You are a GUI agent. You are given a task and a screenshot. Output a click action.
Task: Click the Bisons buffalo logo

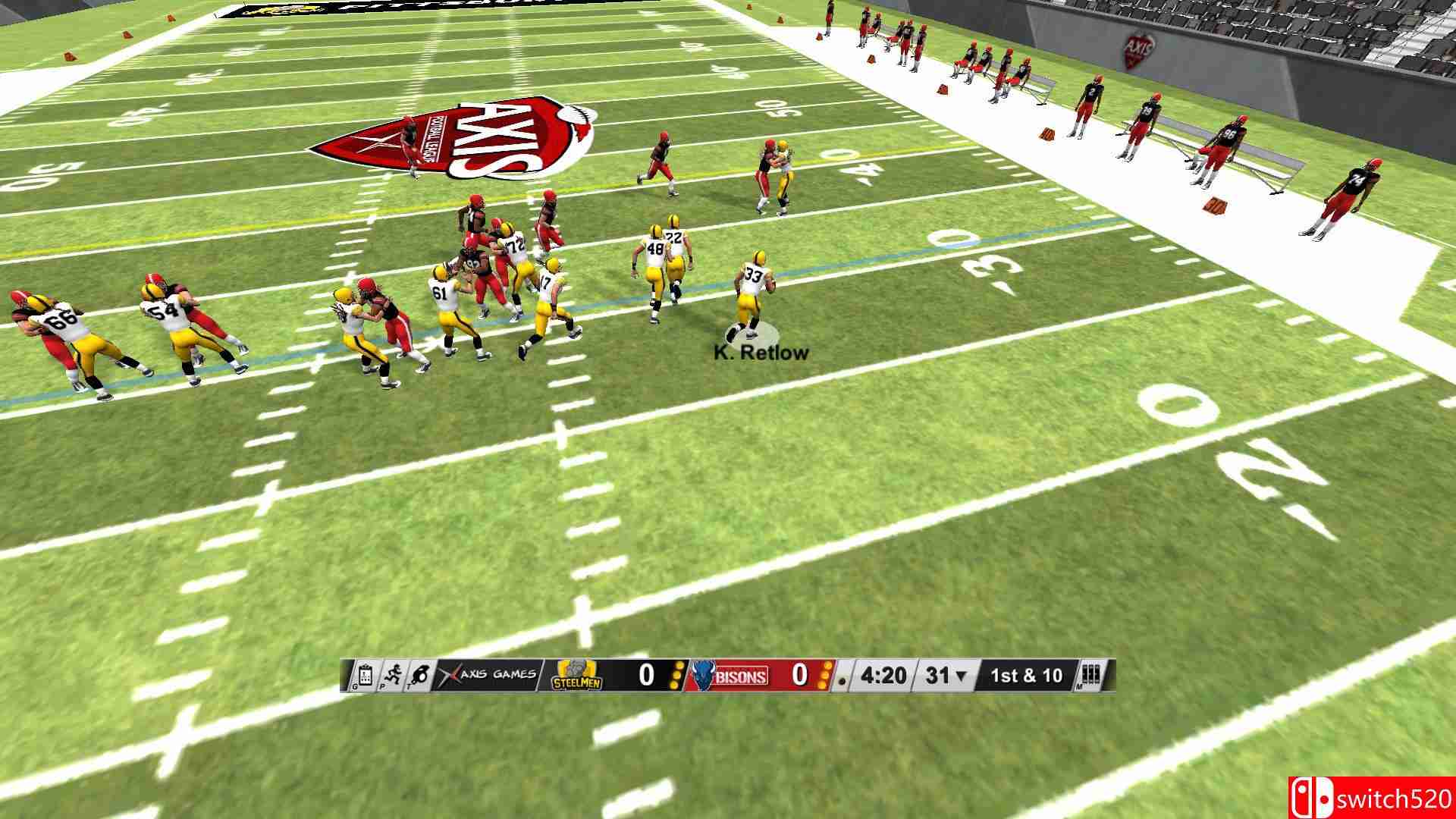pyautogui.click(x=703, y=676)
